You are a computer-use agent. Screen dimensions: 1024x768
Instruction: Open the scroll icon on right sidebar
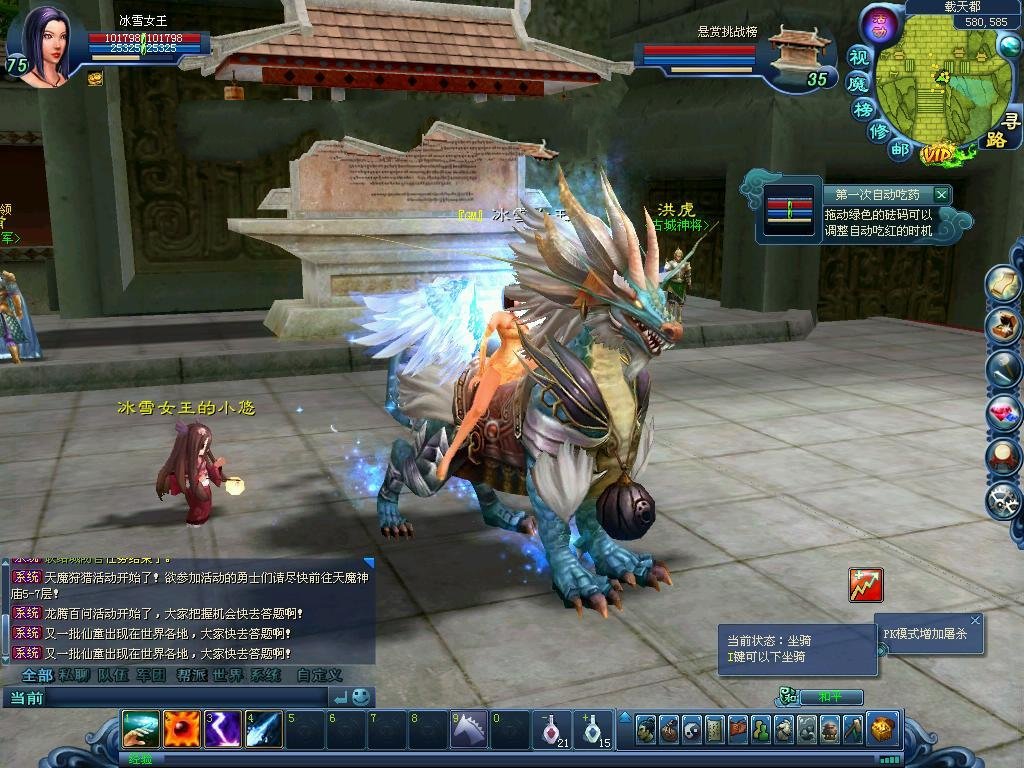pos(1003,285)
